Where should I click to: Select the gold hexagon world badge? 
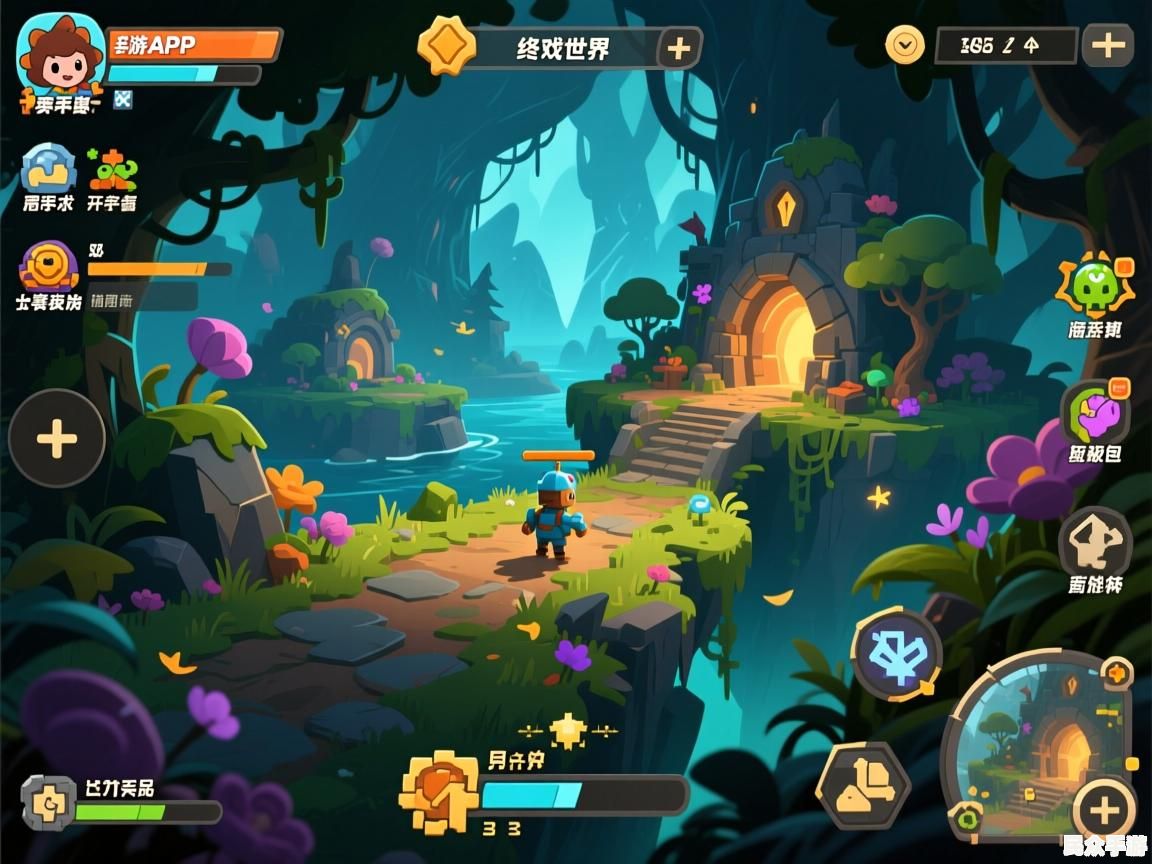pos(446,46)
